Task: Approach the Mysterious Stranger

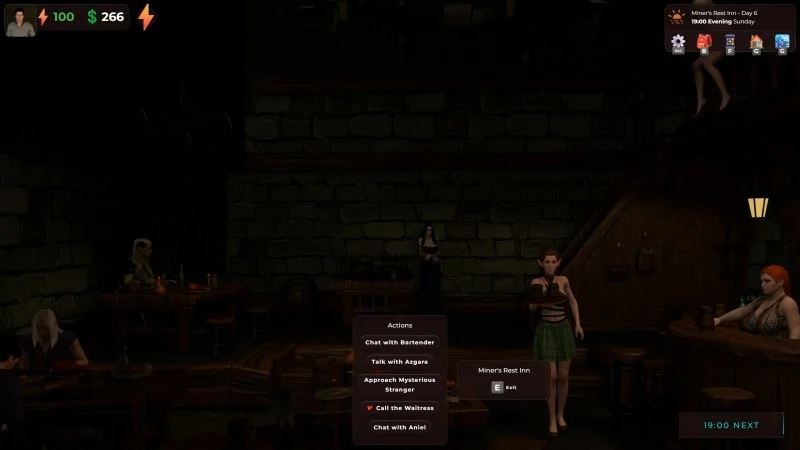Action: click(x=399, y=385)
